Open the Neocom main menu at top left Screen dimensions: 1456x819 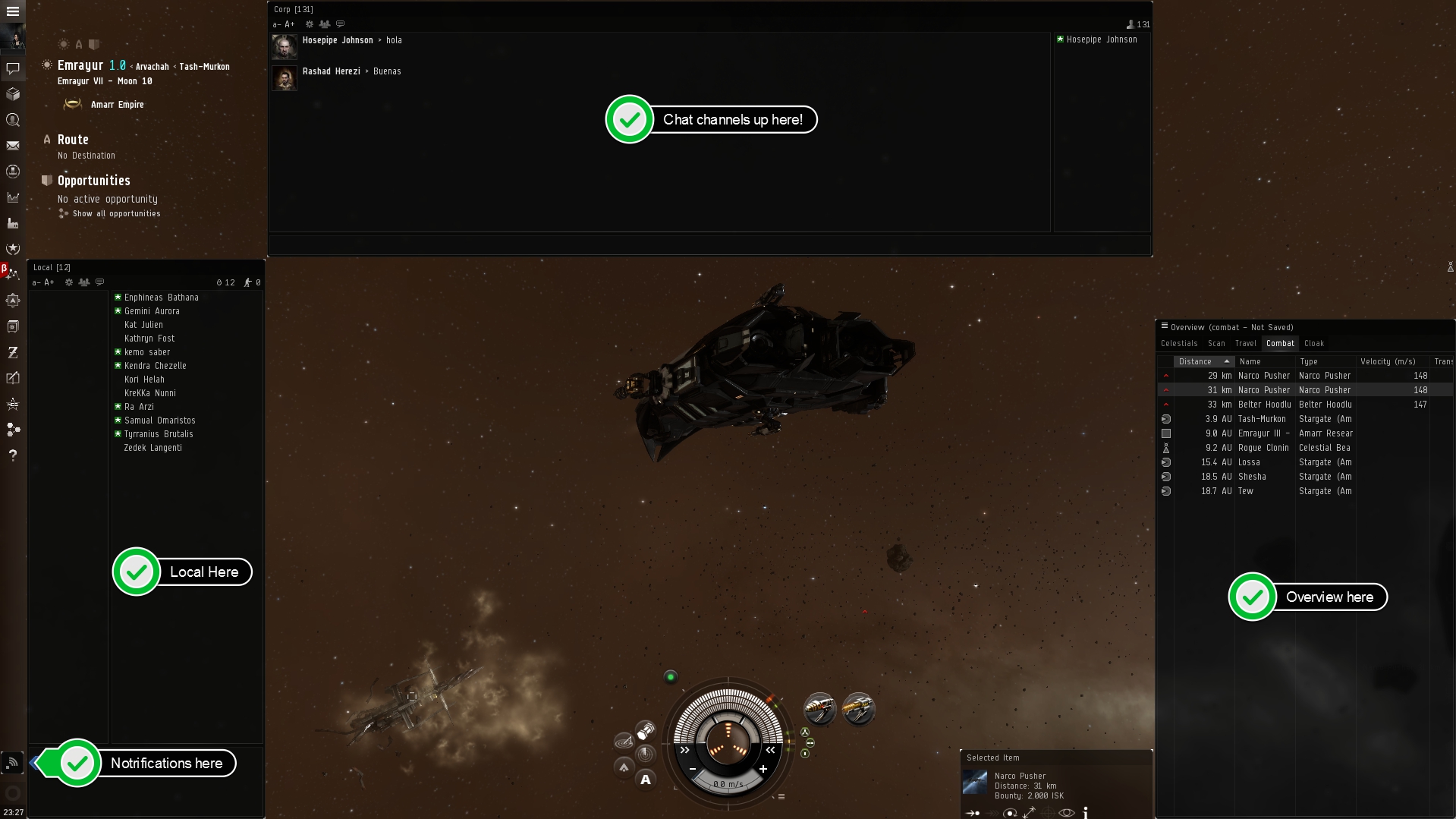tap(12, 11)
